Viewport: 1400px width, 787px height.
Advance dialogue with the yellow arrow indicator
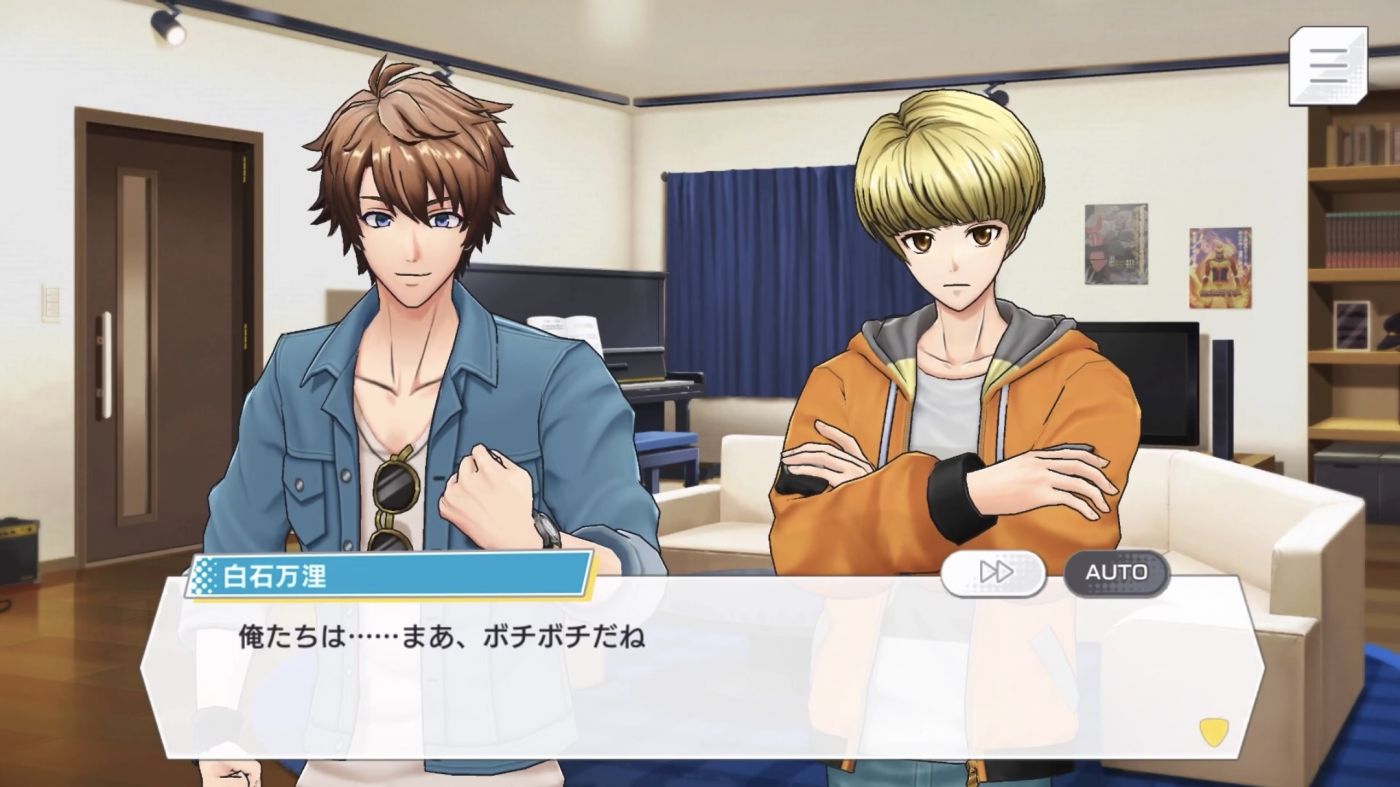1213,731
